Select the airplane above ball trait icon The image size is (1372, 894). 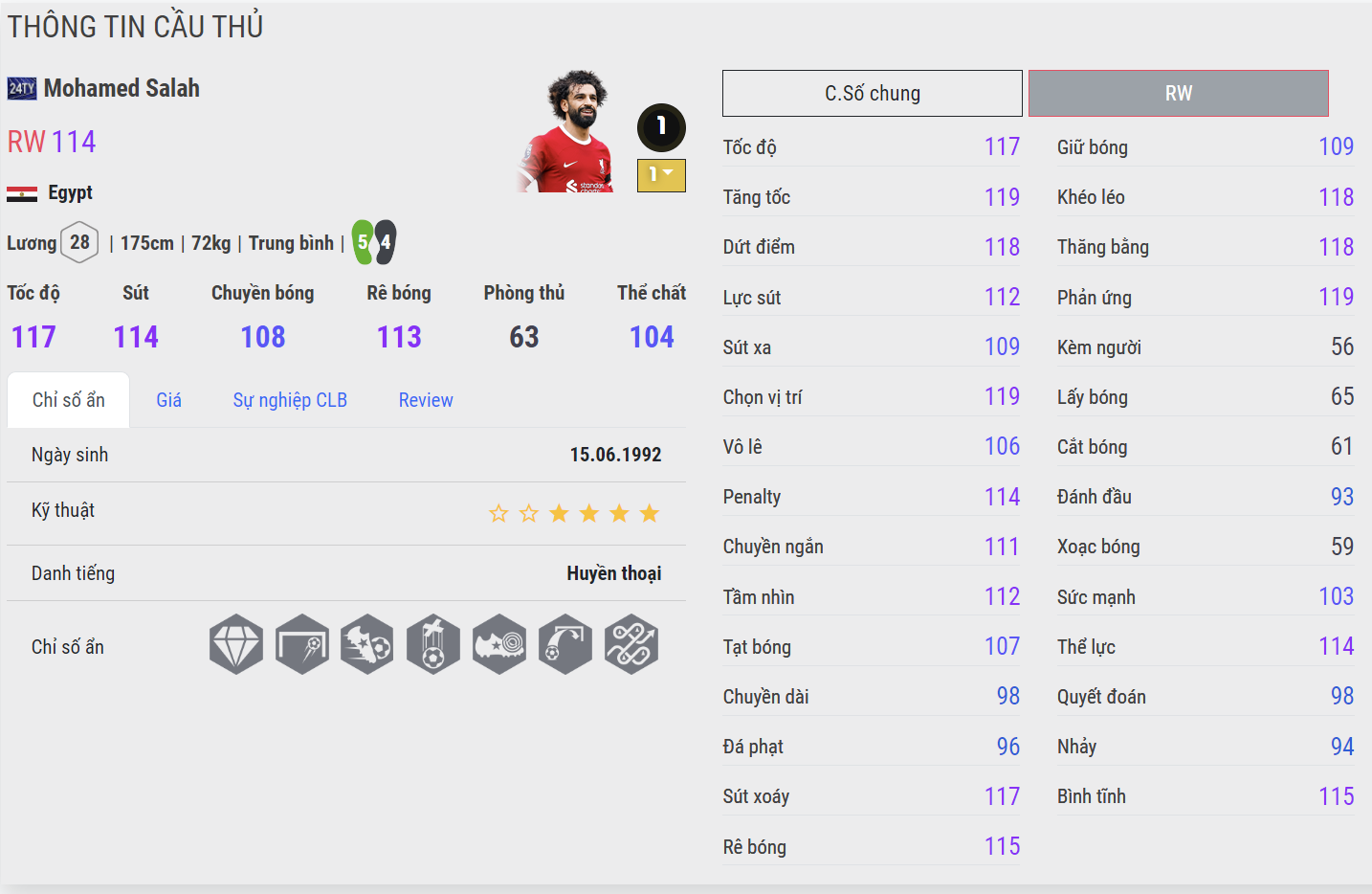[x=433, y=644]
